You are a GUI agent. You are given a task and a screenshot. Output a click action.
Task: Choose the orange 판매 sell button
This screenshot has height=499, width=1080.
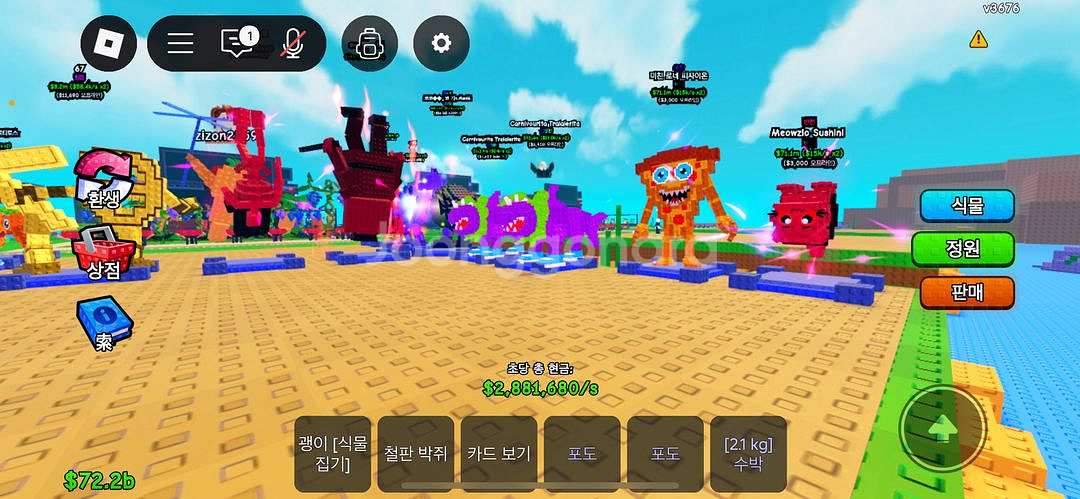pos(967,292)
